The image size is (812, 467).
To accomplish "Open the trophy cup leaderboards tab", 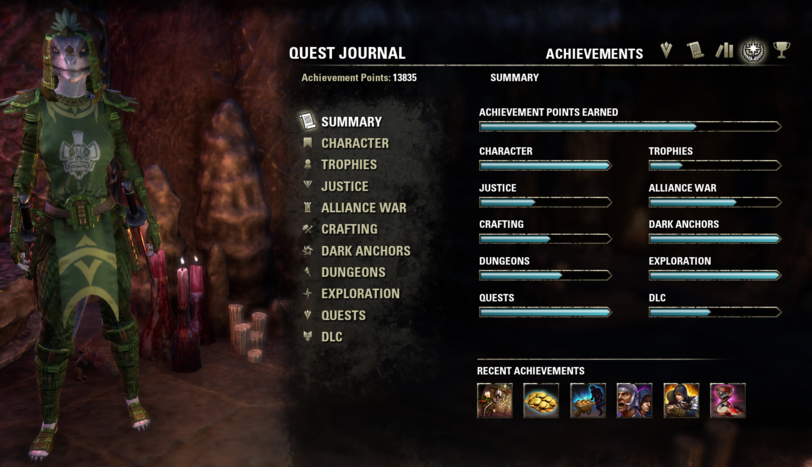I will [781, 51].
